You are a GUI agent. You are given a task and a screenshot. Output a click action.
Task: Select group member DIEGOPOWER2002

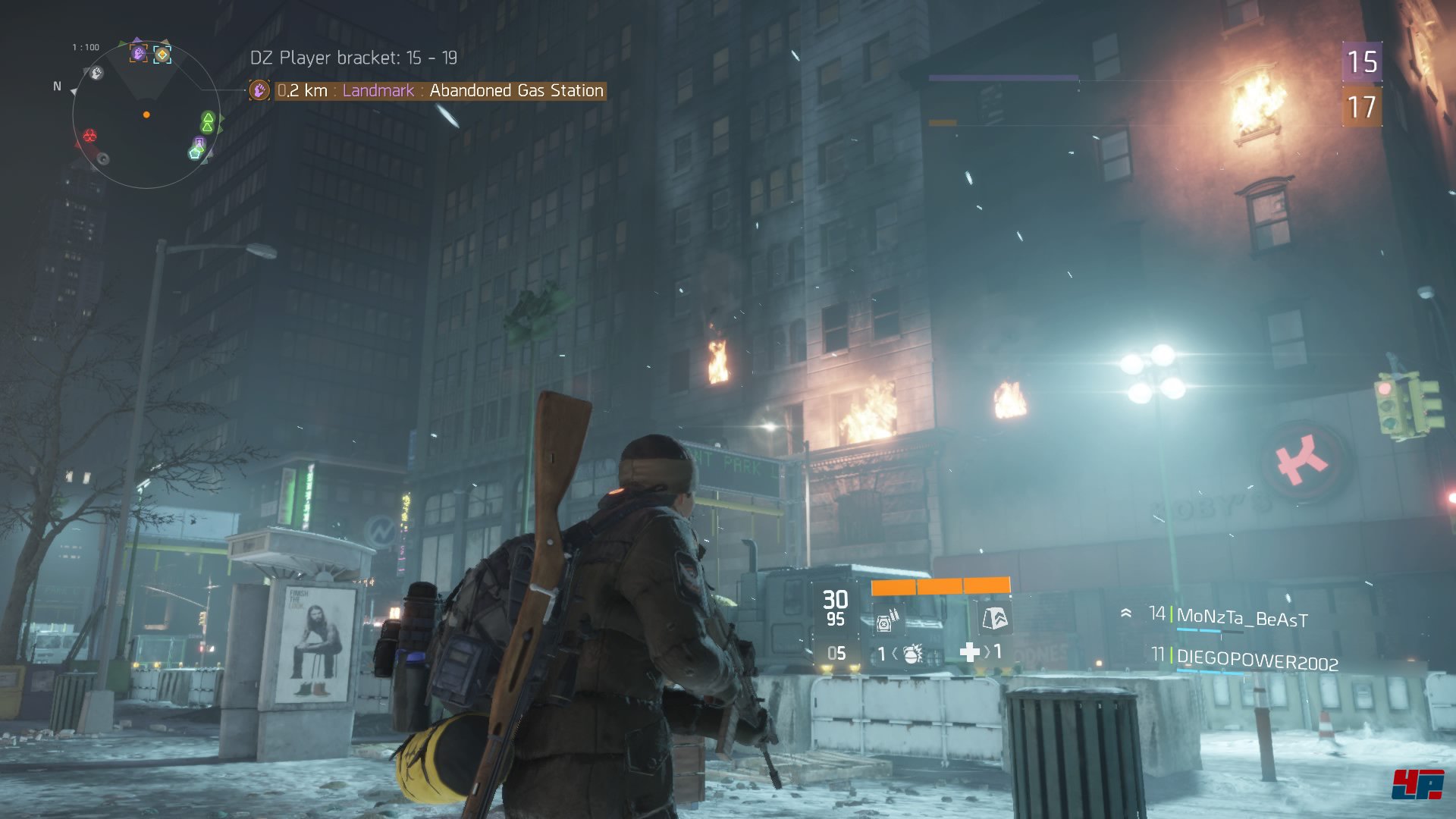(1257, 661)
